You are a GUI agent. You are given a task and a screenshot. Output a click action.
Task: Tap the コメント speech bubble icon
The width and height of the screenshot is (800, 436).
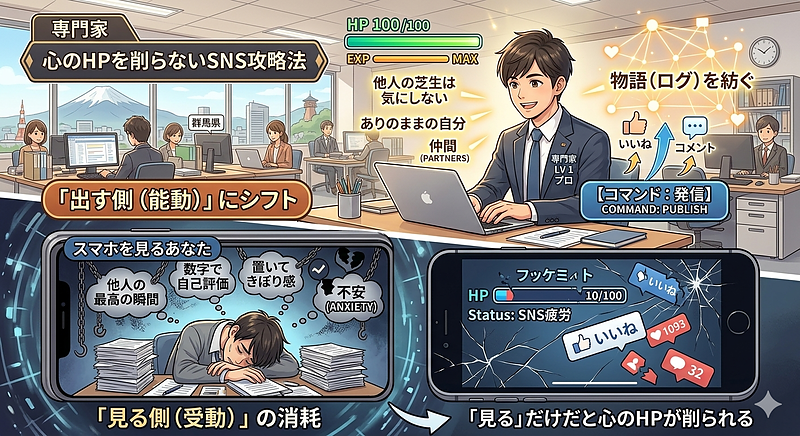coord(698,129)
